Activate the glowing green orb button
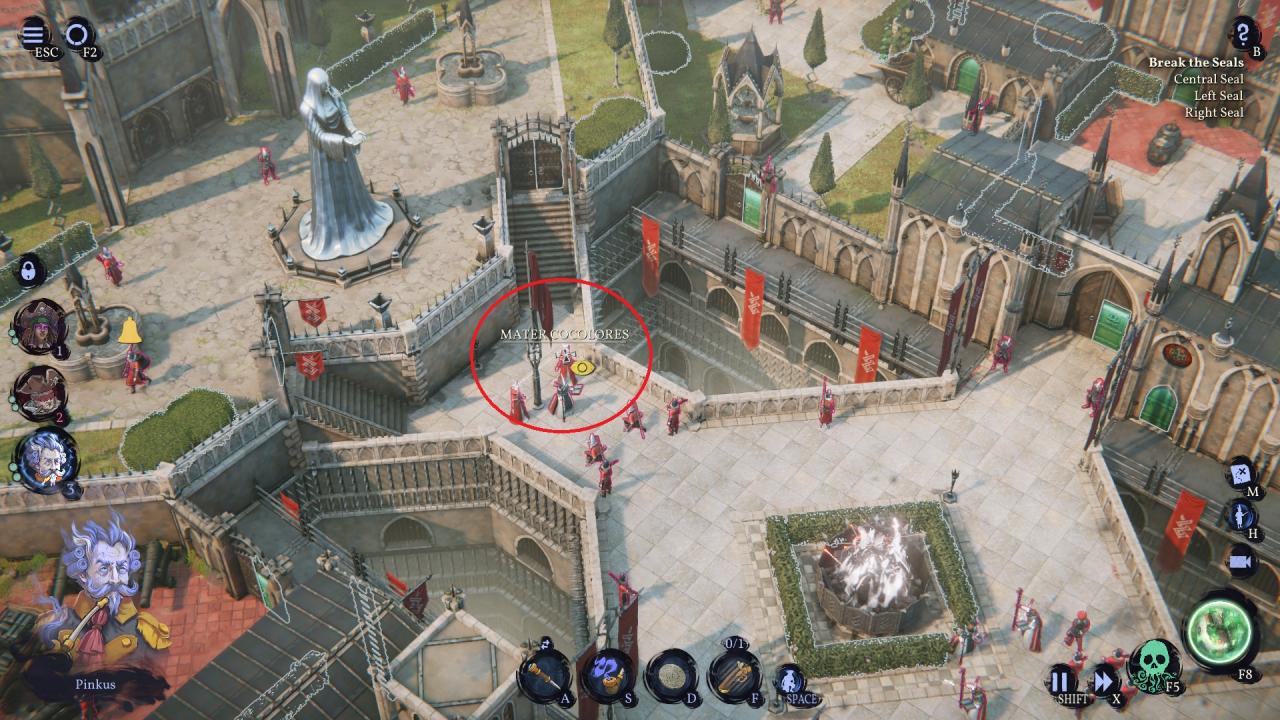This screenshot has height=720, width=1280. tap(1220, 630)
